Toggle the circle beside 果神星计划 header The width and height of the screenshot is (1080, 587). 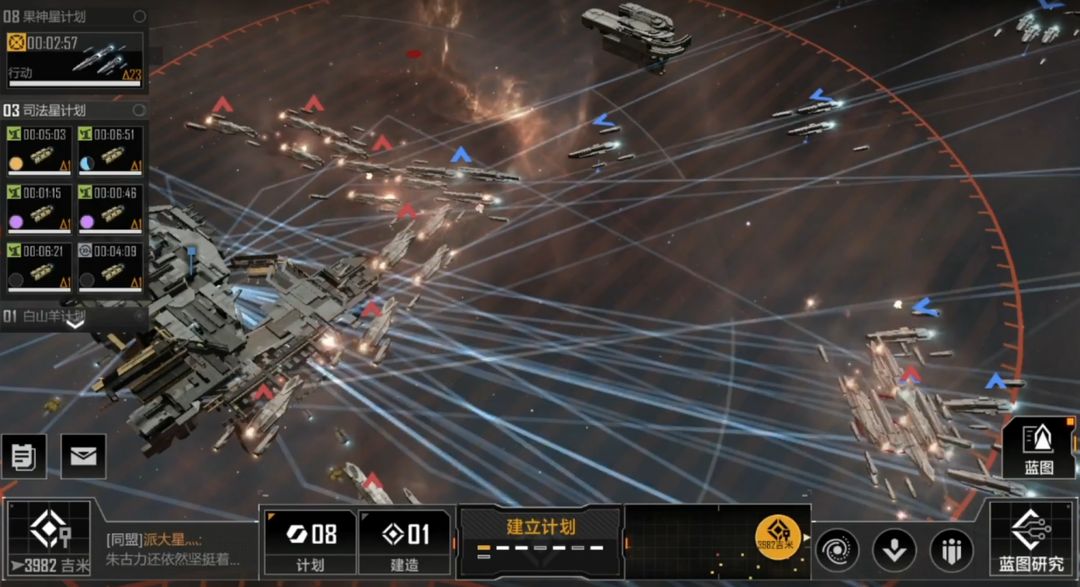[139, 16]
